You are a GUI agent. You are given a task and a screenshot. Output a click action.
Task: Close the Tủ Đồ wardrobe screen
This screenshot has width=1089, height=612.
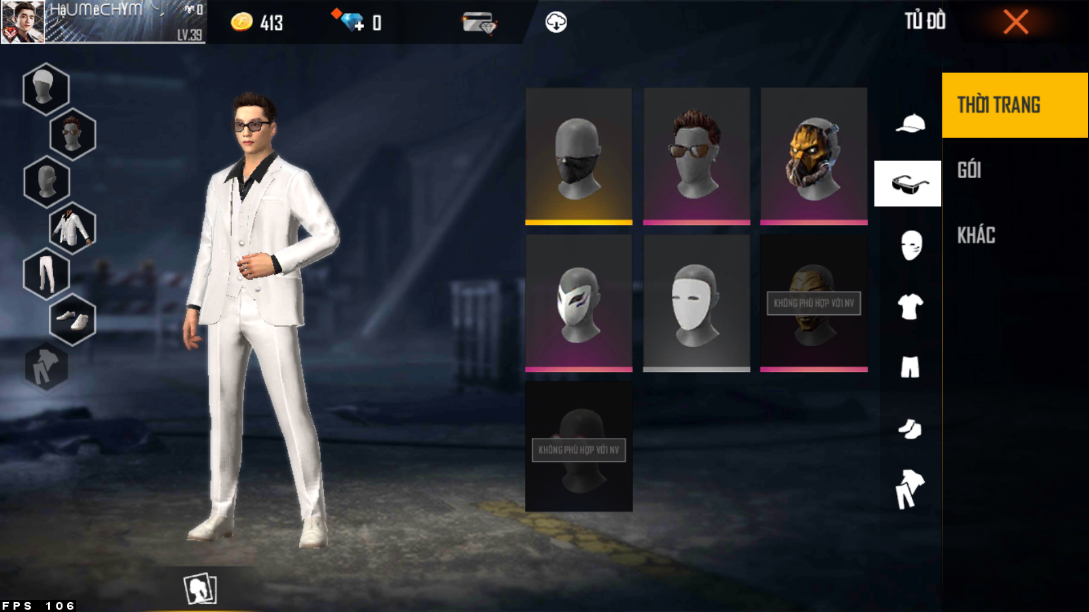pyautogui.click(x=1015, y=22)
